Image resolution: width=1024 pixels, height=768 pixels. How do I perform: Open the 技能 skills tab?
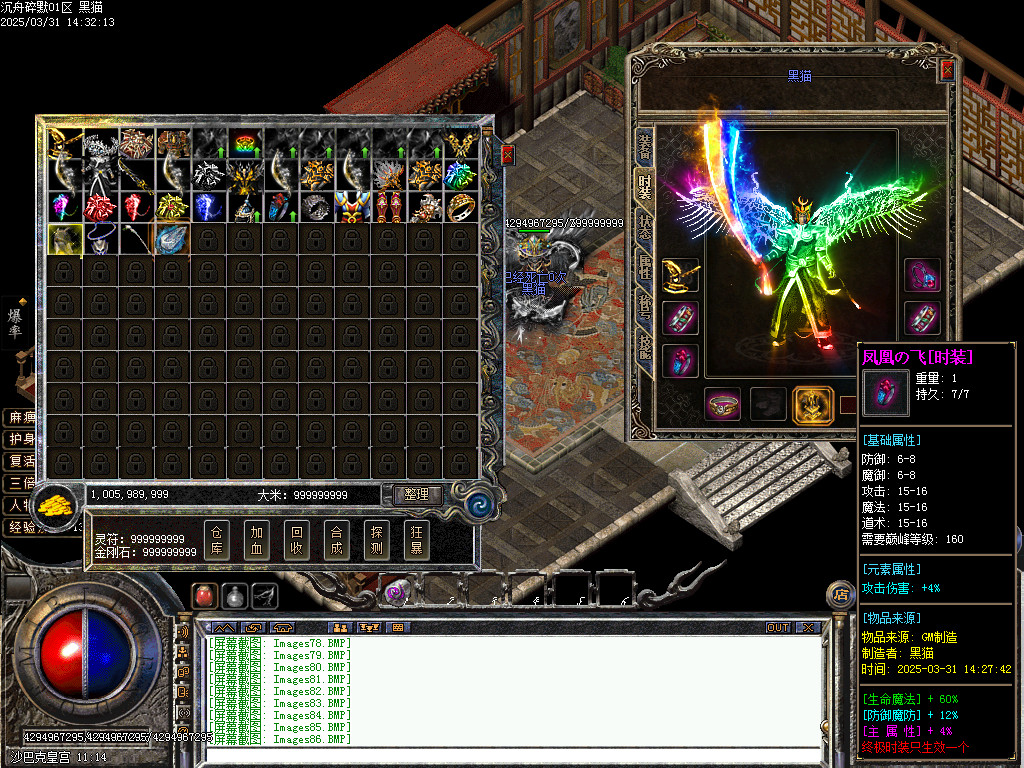(645, 347)
